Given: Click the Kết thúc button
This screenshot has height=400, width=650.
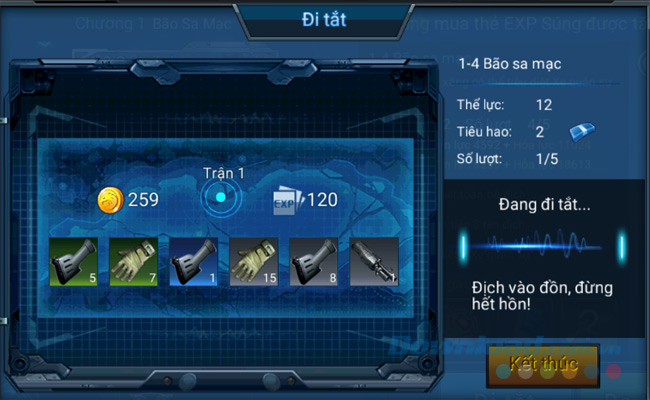Looking at the screenshot, I should click(x=543, y=364).
